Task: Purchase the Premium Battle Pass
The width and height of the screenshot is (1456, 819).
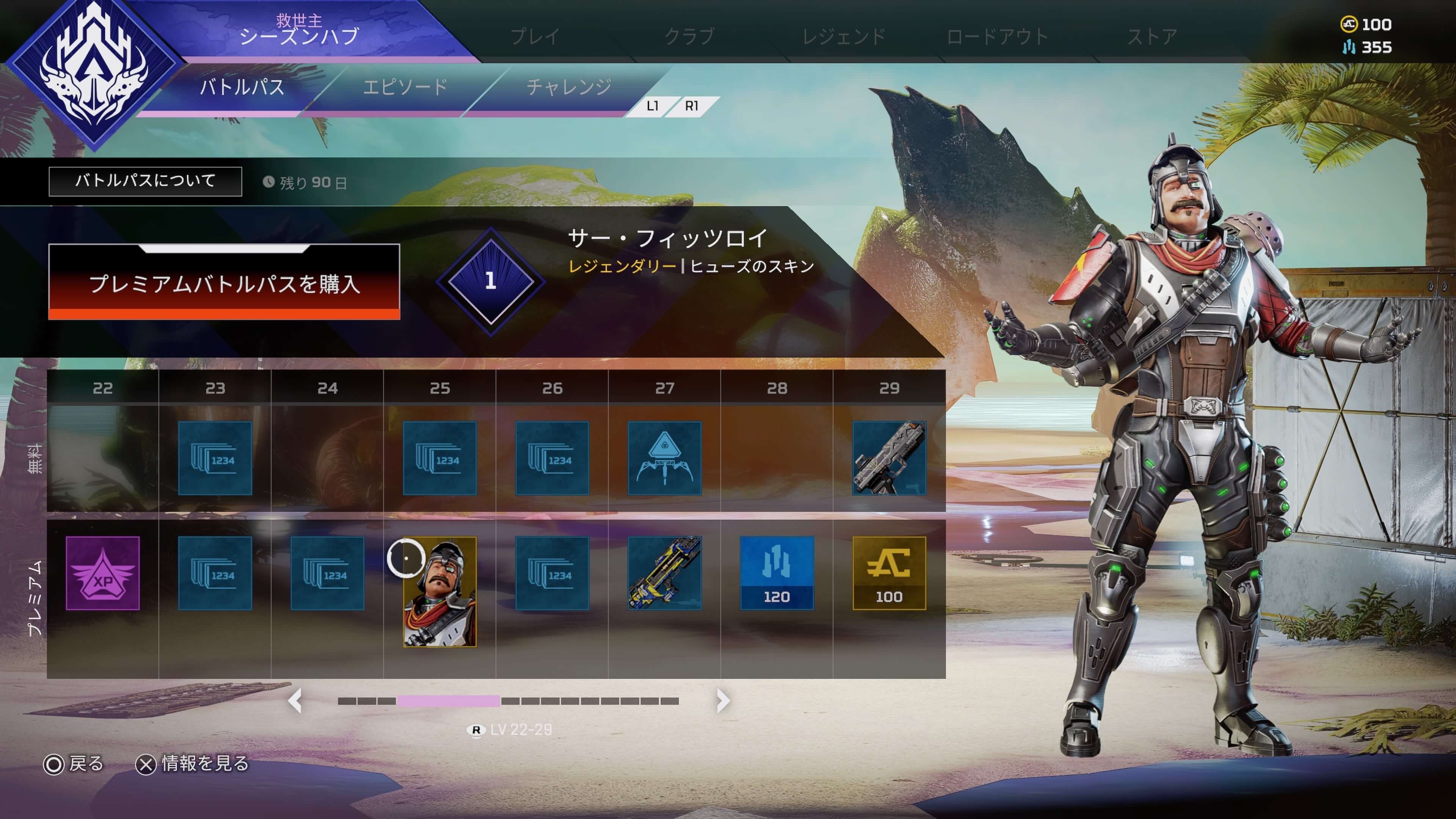Action: [224, 282]
